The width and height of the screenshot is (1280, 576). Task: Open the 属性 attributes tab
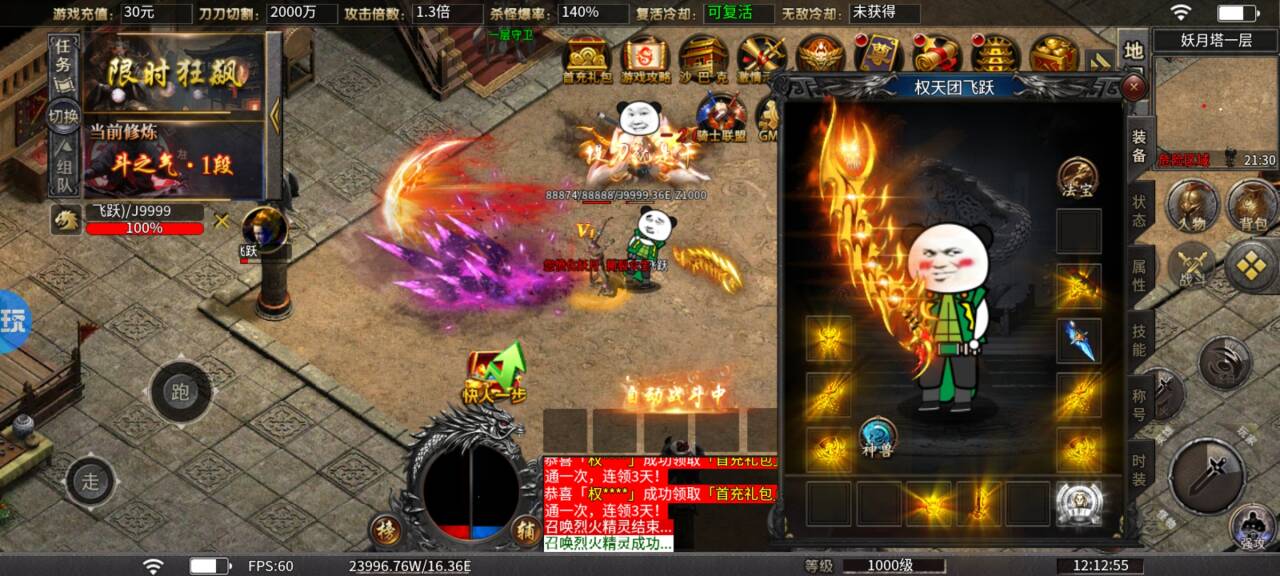click(1139, 274)
